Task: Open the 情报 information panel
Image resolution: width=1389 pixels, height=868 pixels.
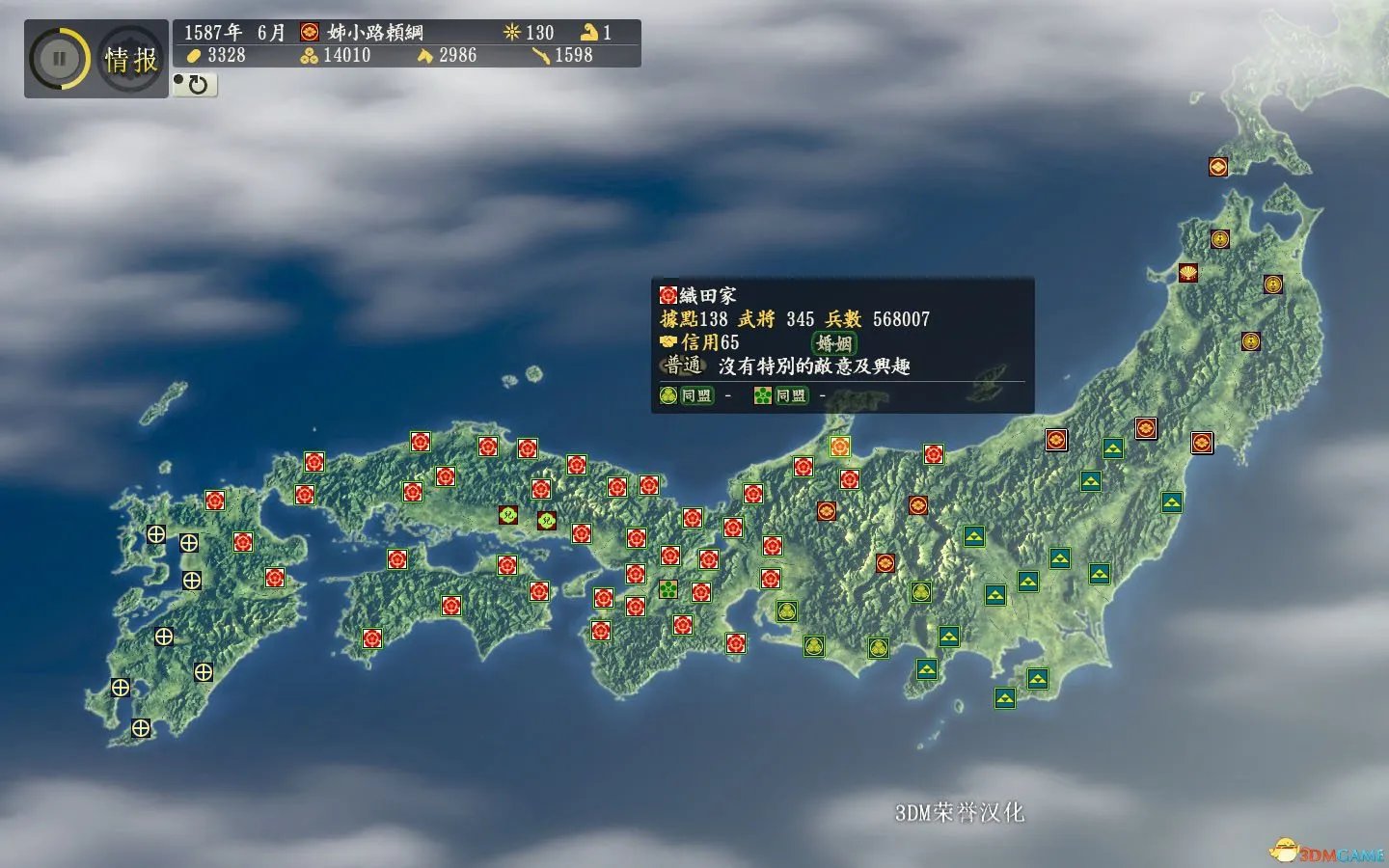Action: pyautogui.click(x=128, y=58)
